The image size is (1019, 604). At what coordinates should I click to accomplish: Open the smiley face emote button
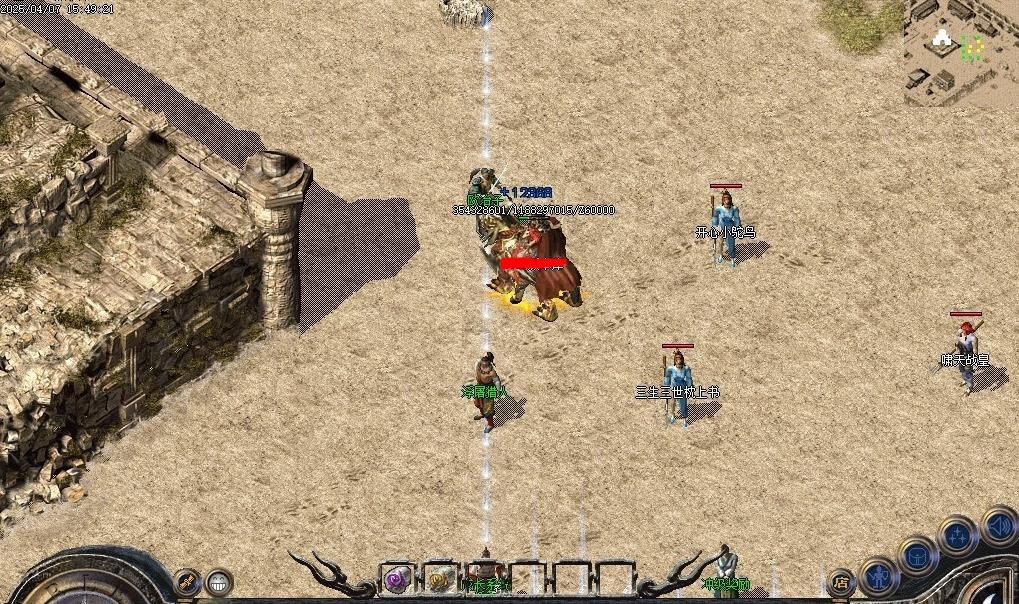tap(219, 580)
